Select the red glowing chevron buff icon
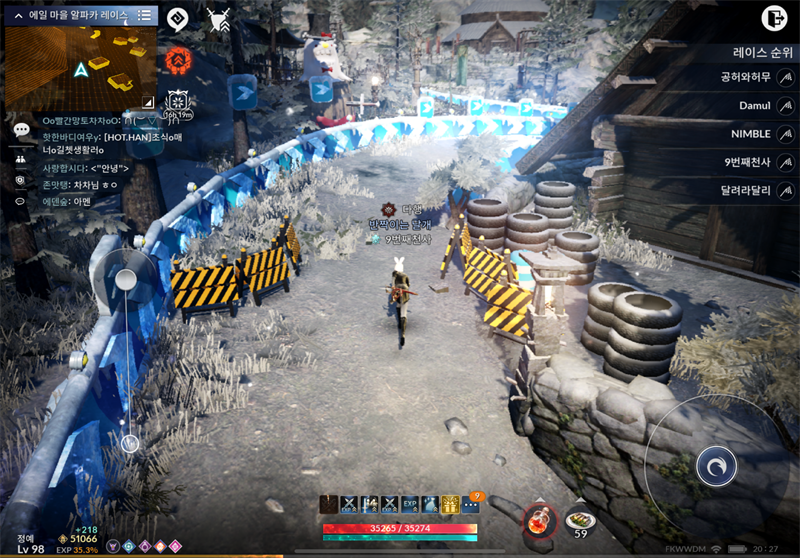 pos(179,58)
